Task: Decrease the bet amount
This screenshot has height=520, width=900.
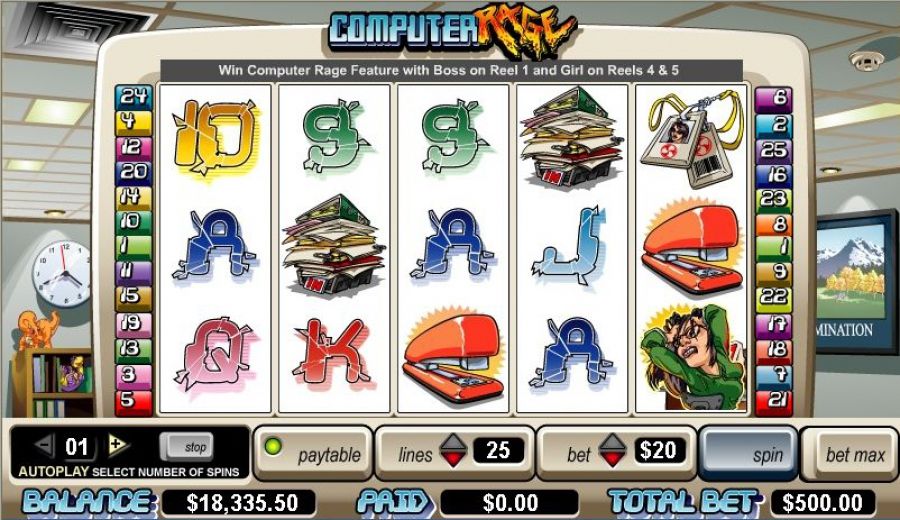Action: pyautogui.click(x=612, y=461)
